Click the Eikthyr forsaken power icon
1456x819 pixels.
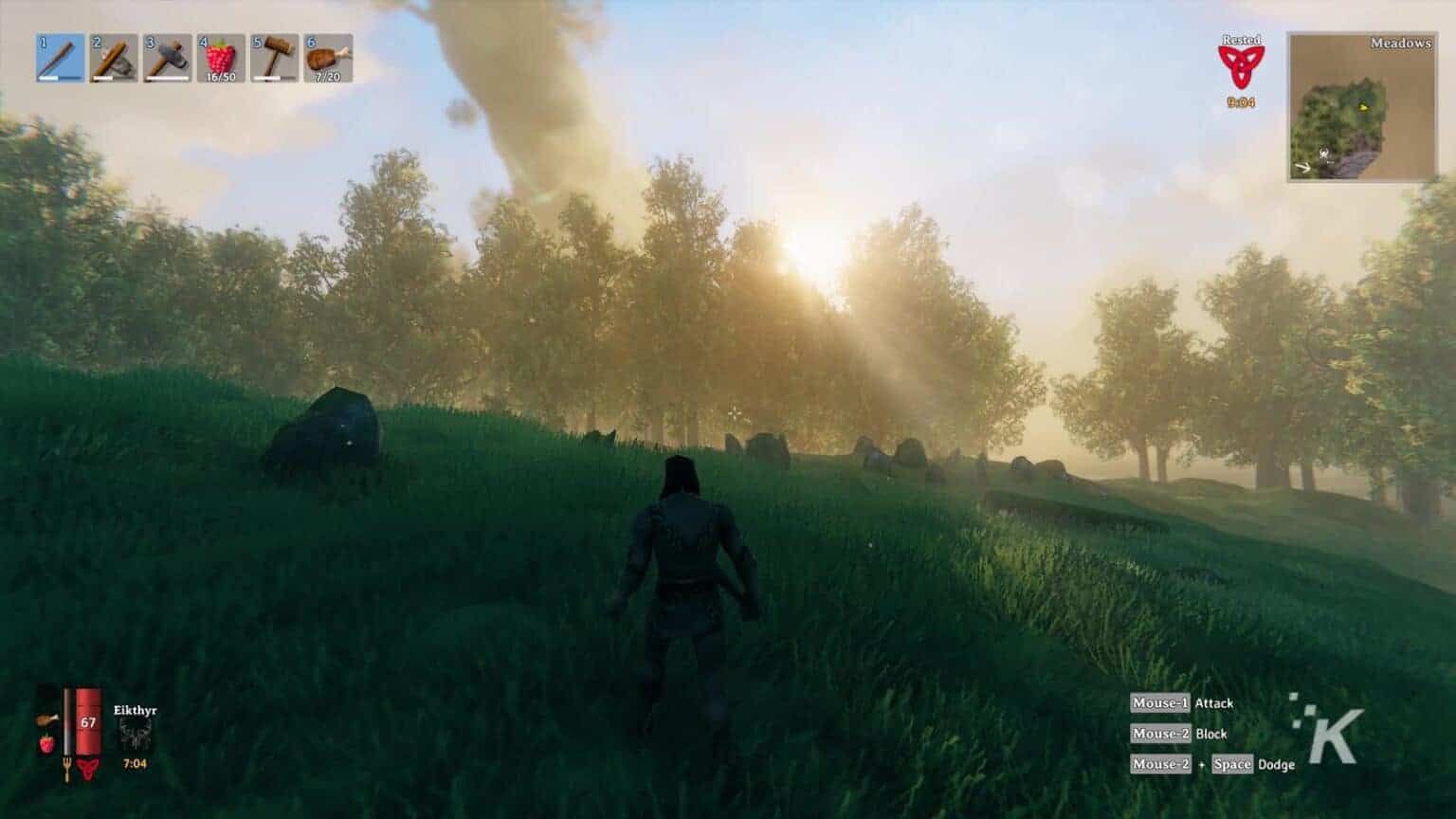point(135,733)
